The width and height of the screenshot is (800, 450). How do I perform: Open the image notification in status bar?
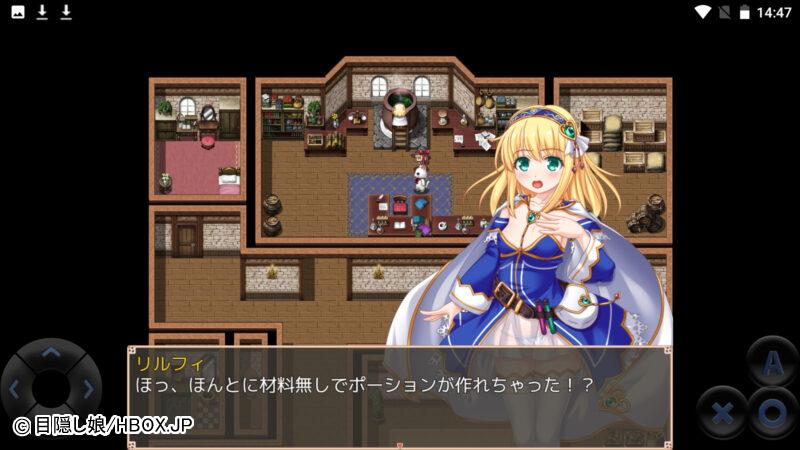coord(18,12)
